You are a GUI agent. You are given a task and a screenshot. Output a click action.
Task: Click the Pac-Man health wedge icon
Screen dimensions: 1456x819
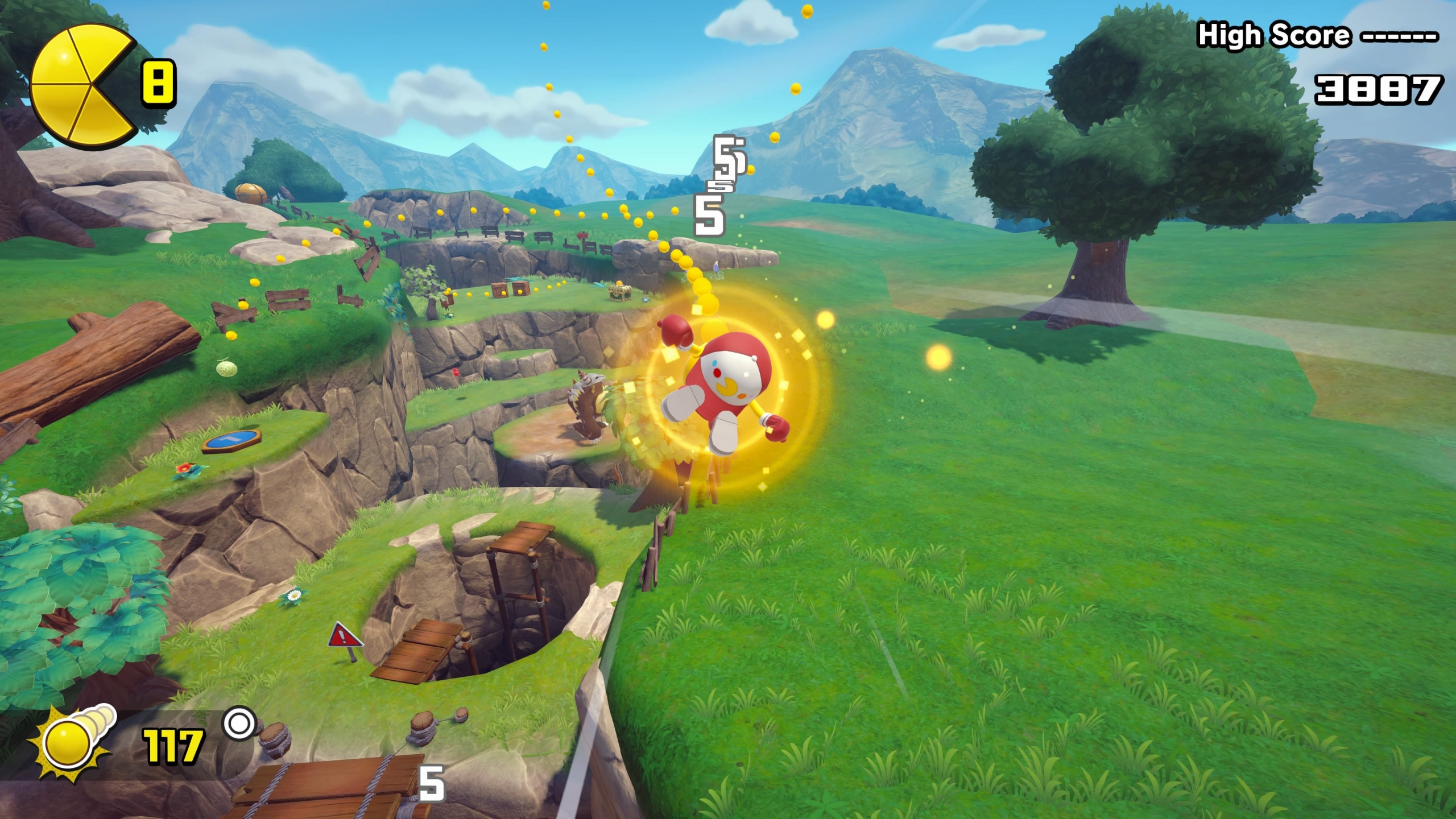(x=81, y=86)
